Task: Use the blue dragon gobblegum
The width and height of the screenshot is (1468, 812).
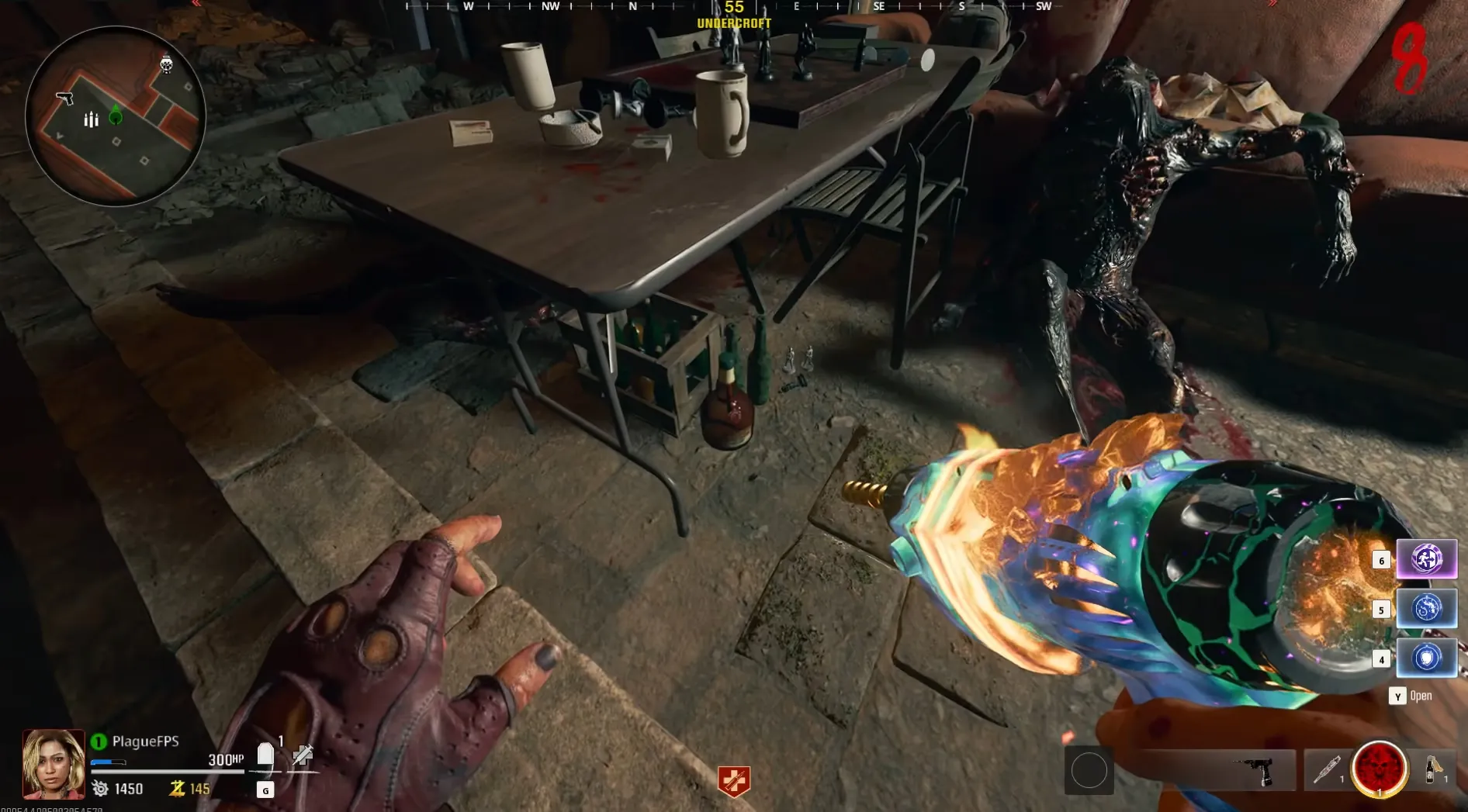Action: click(x=1426, y=608)
